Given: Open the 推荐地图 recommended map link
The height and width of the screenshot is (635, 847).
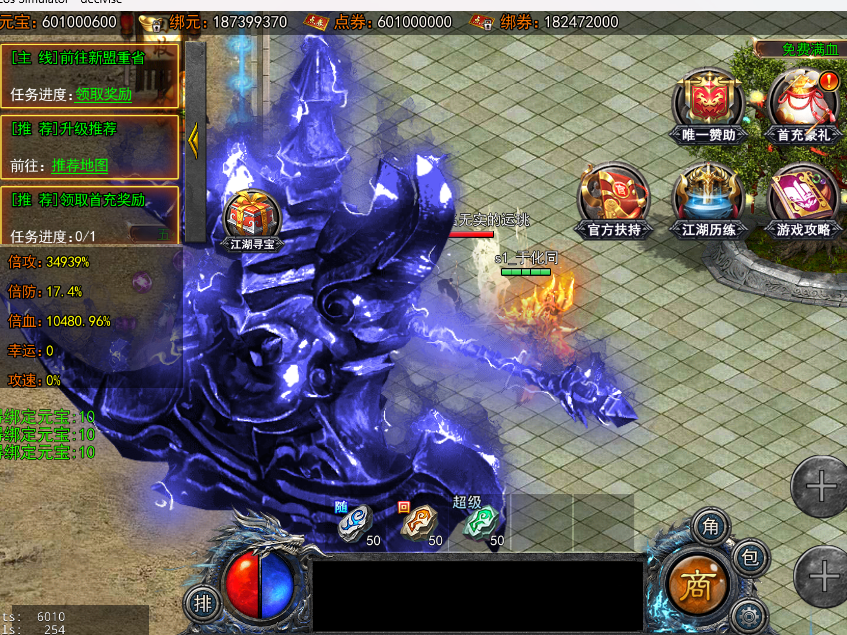Looking at the screenshot, I should tap(80, 166).
